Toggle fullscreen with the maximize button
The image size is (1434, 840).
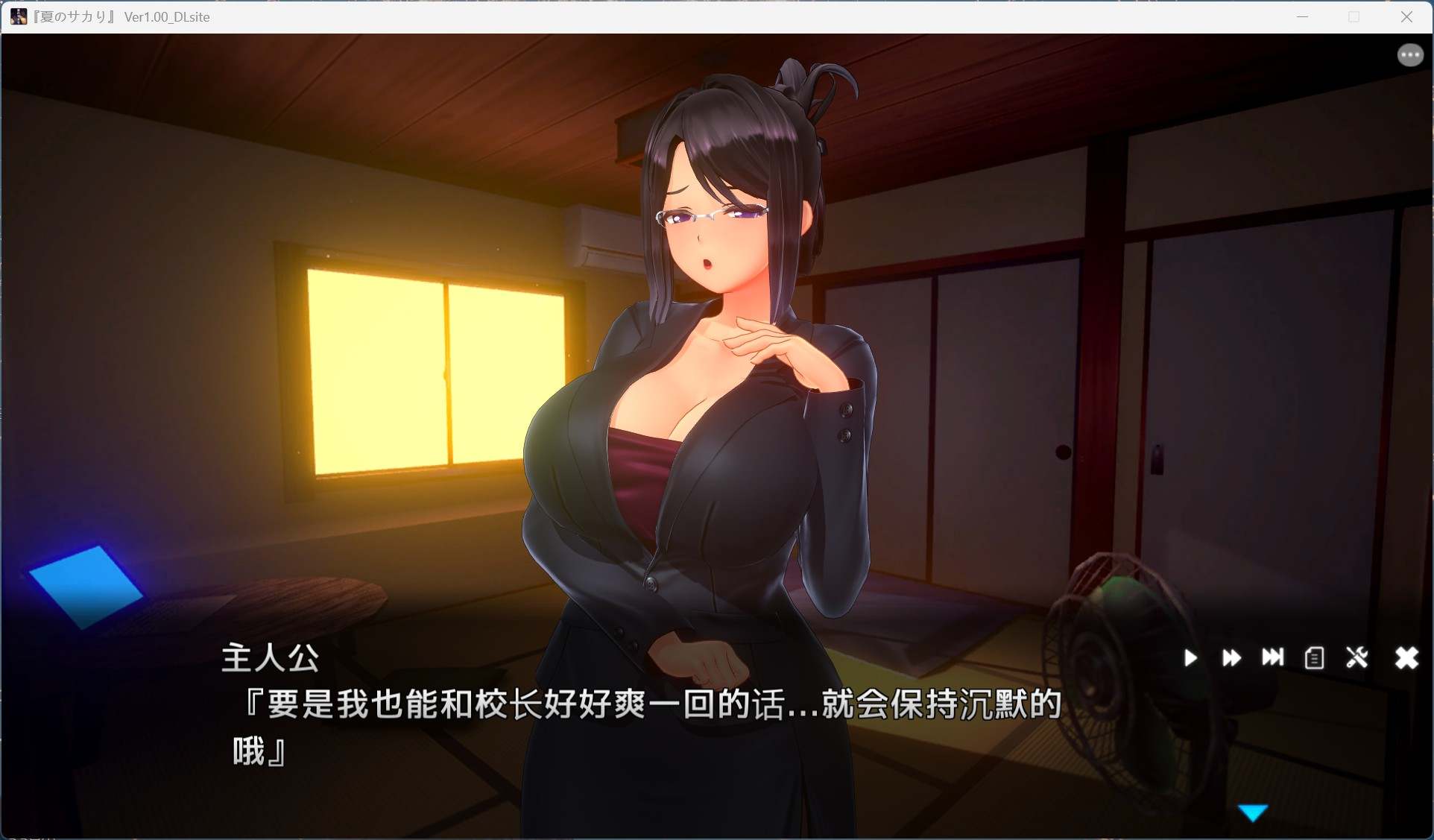pyautogui.click(x=1354, y=16)
